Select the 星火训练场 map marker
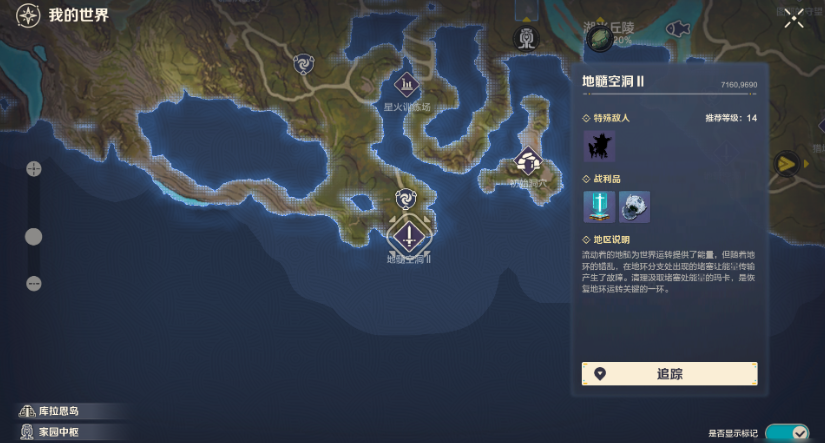This screenshot has height=443, width=825. point(407,86)
